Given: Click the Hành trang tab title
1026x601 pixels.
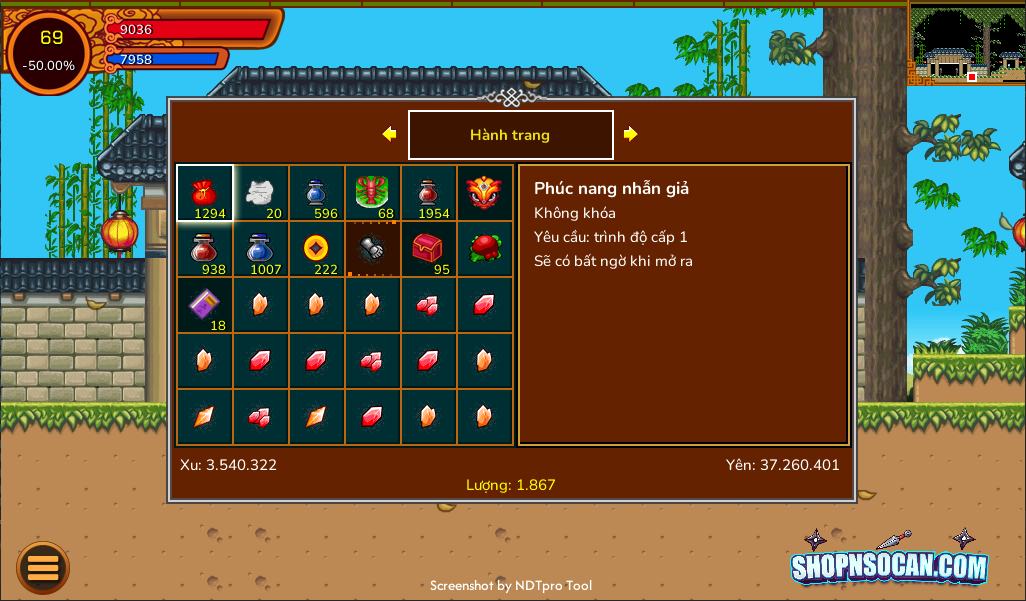Looking at the screenshot, I should 510,135.
